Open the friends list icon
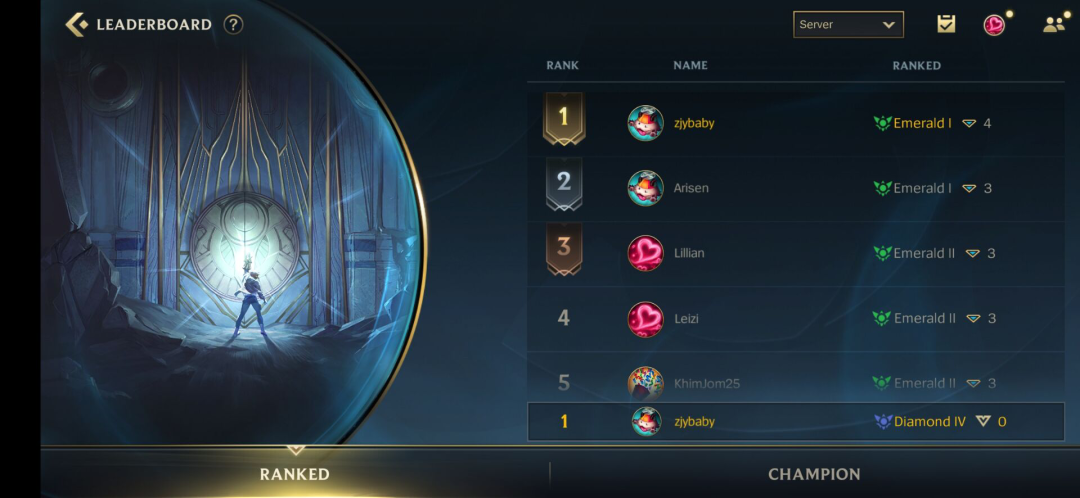Image resolution: width=1080 pixels, height=498 pixels. click(x=1054, y=24)
